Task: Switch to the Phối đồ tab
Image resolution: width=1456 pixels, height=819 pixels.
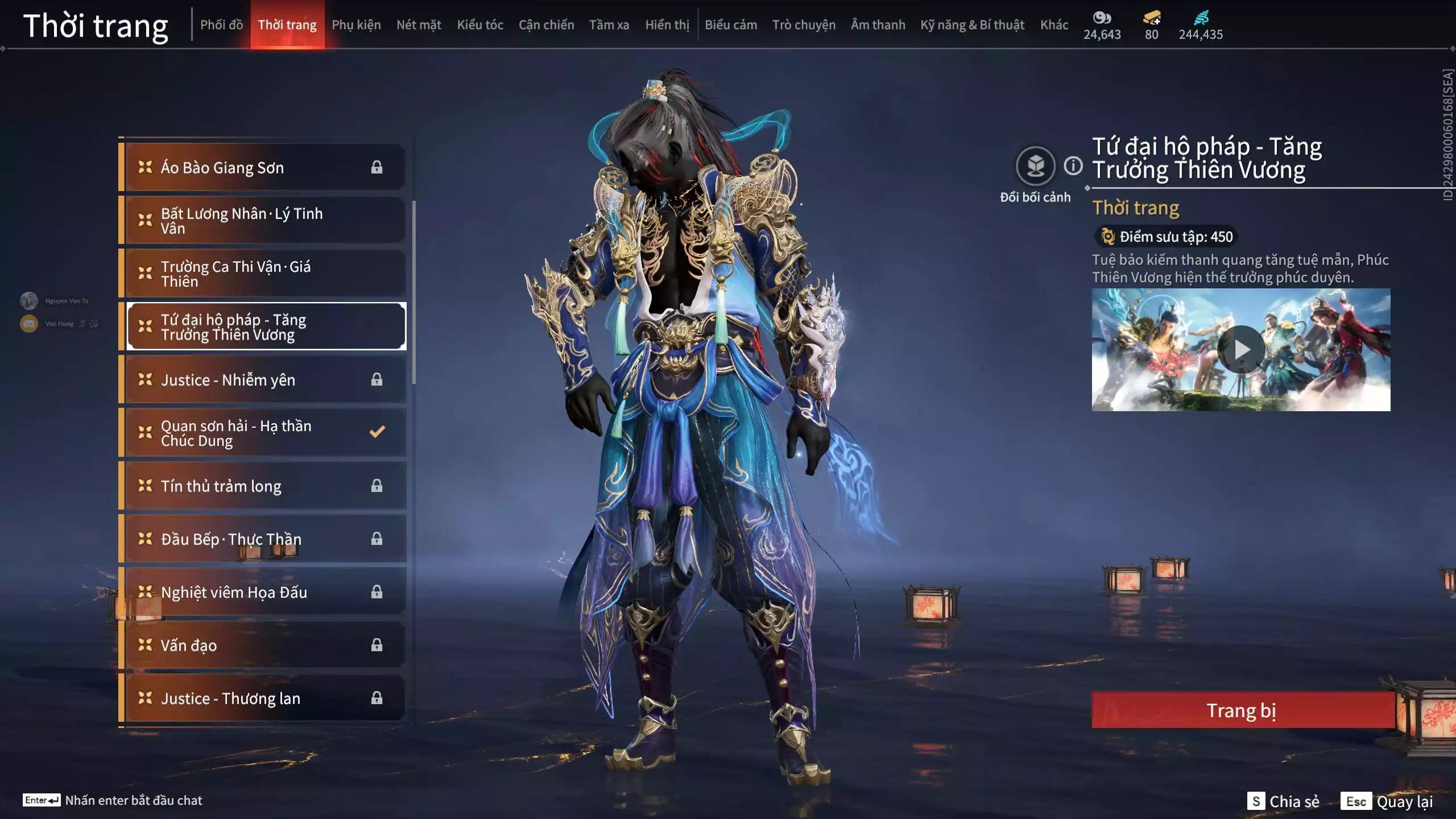Action: click(221, 25)
